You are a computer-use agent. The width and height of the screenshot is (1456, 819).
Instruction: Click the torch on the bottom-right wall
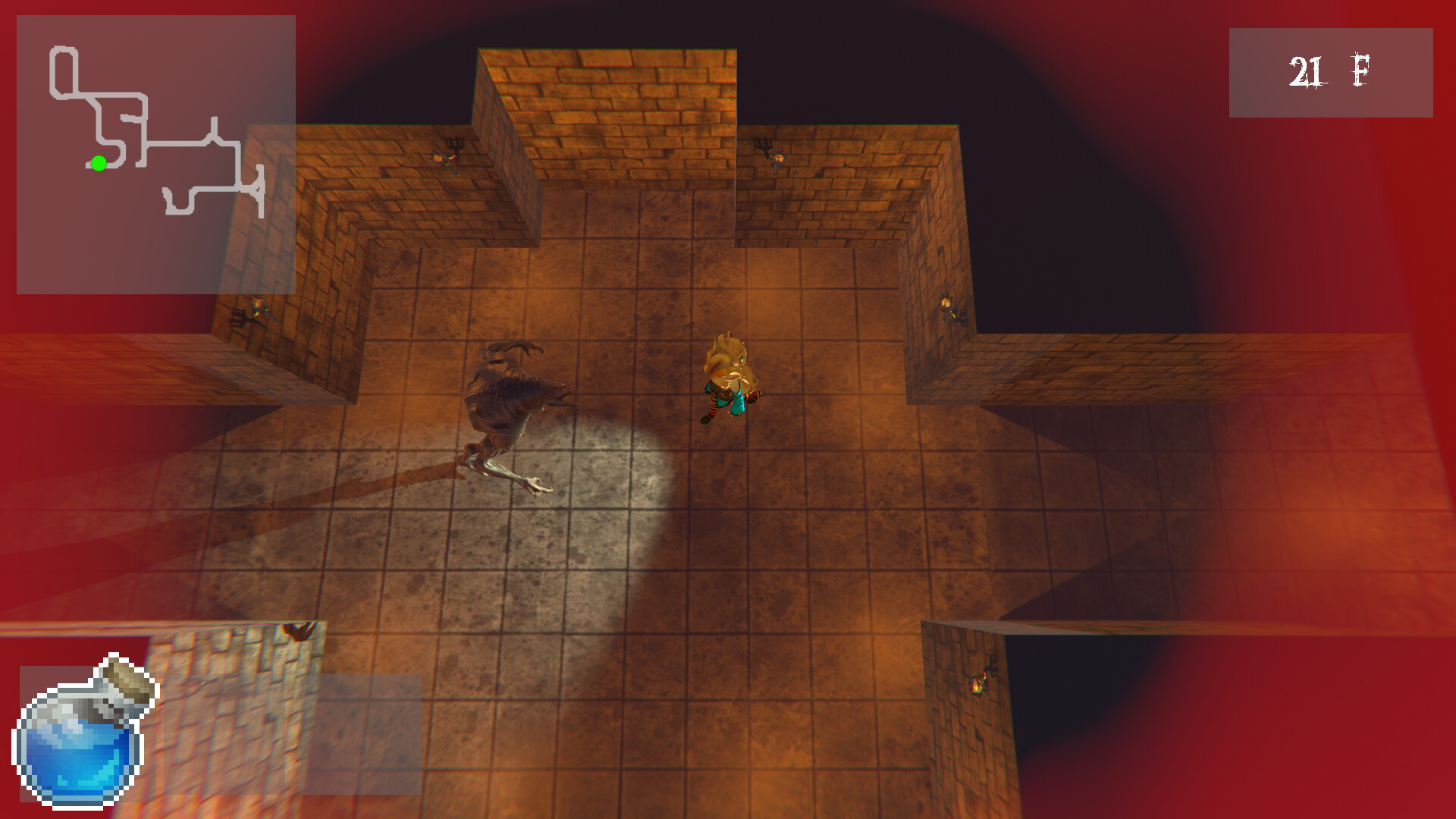pos(978,685)
